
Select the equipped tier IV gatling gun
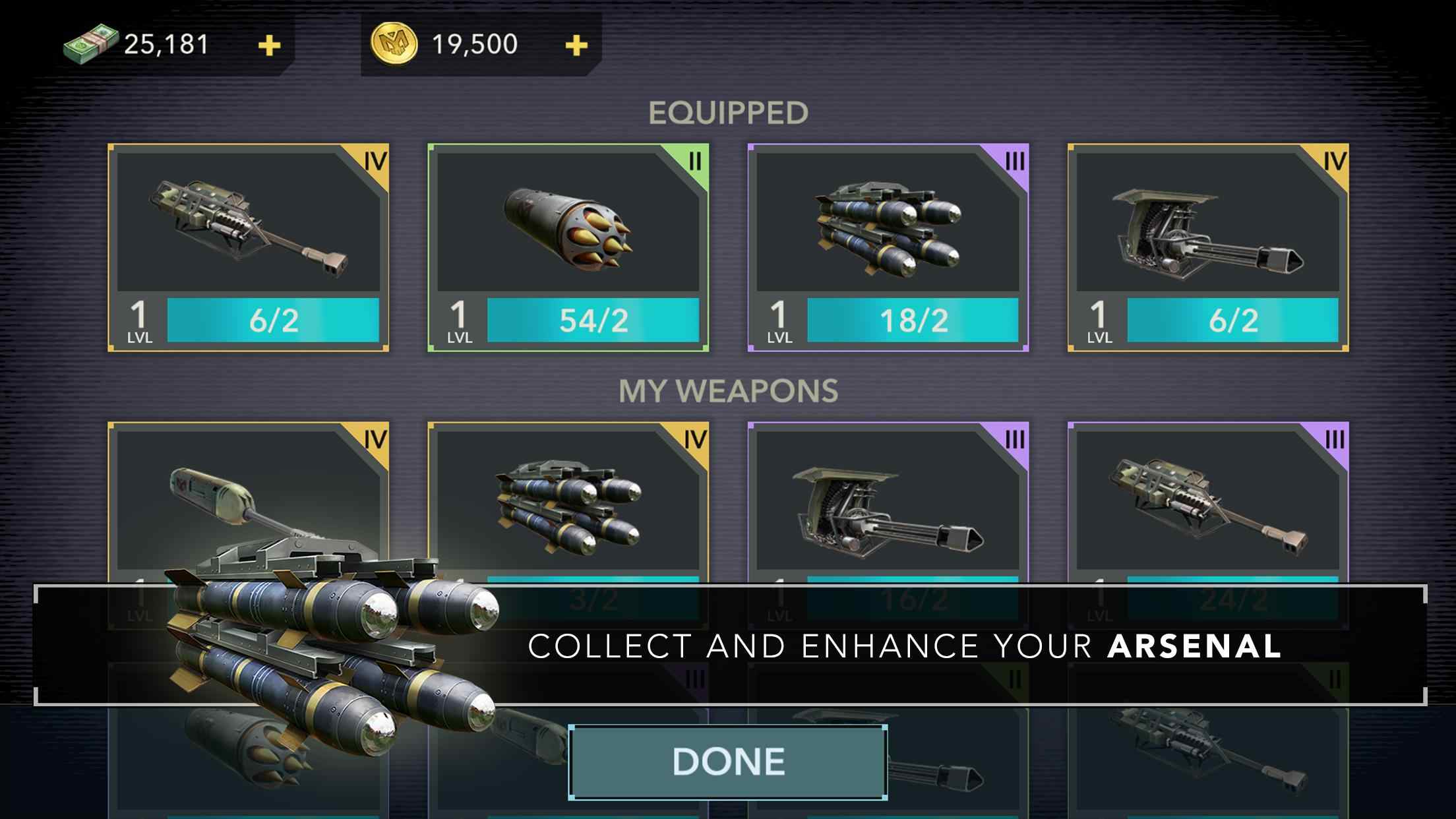(x=1207, y=247)
